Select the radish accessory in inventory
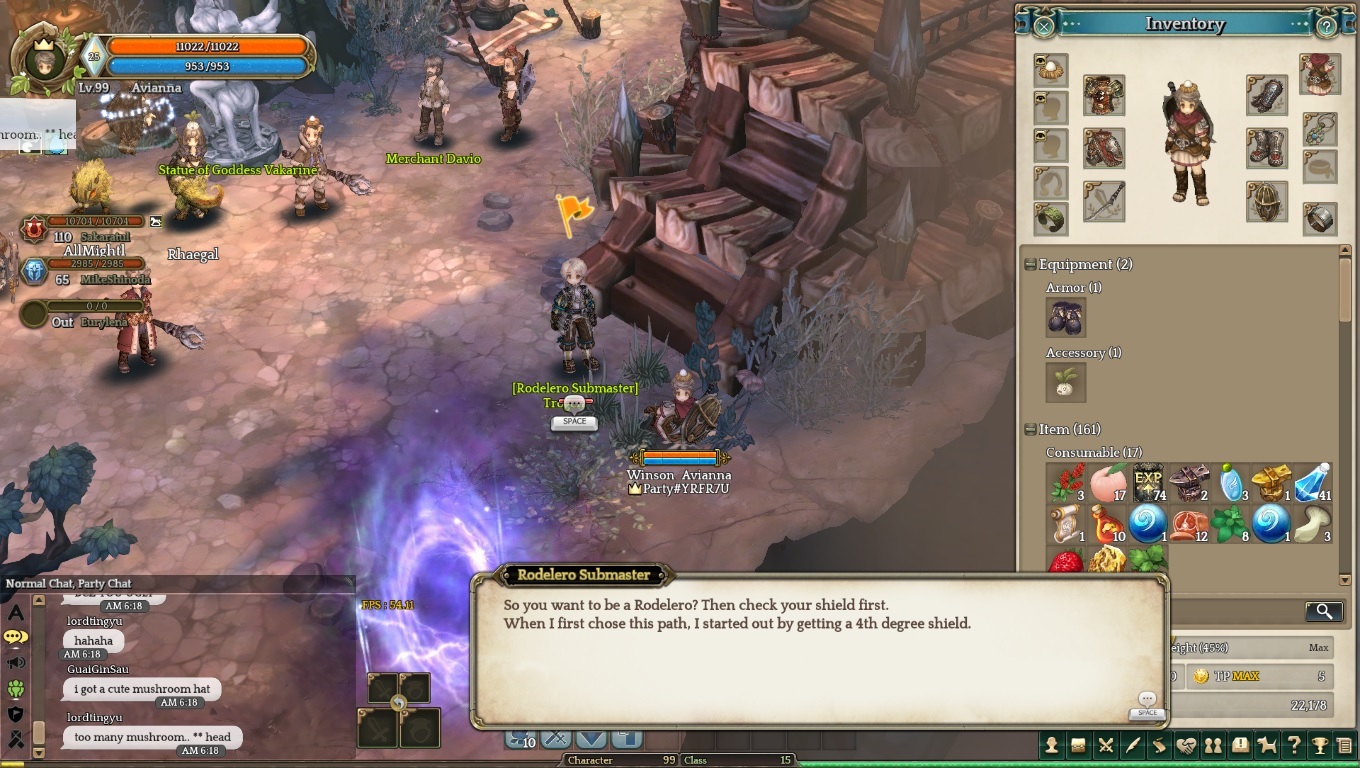1360x768 pixels. pos(1065,382)
